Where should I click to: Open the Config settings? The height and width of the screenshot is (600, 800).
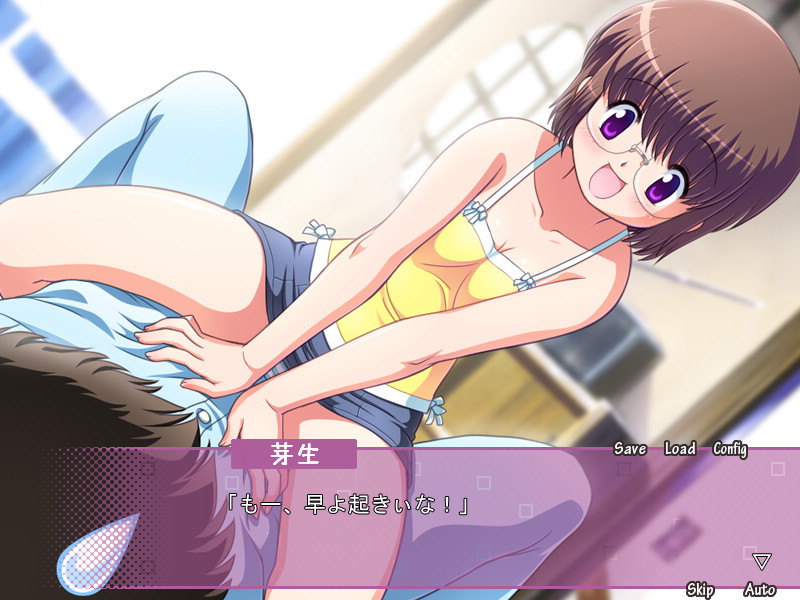pyautogui.click(x=730, y=449)
